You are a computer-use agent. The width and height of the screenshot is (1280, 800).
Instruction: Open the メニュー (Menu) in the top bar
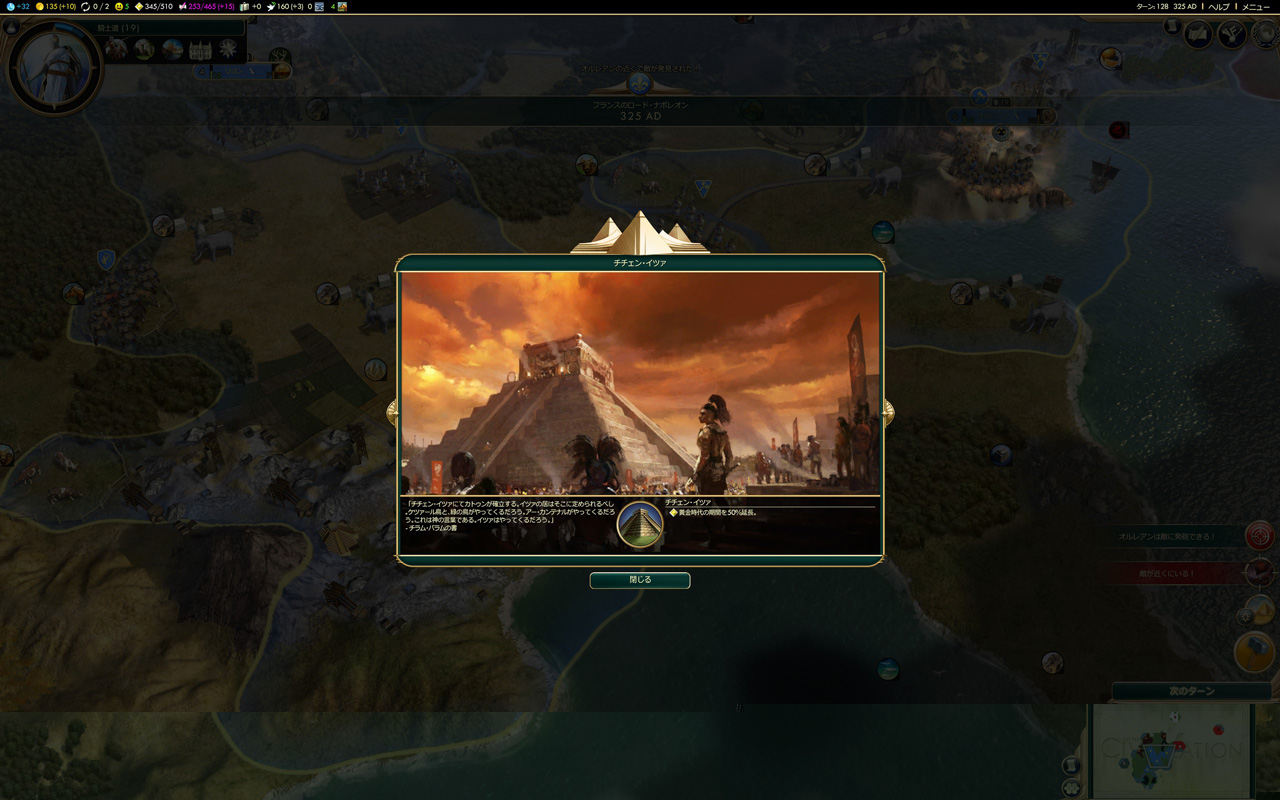coord(1256,7)
